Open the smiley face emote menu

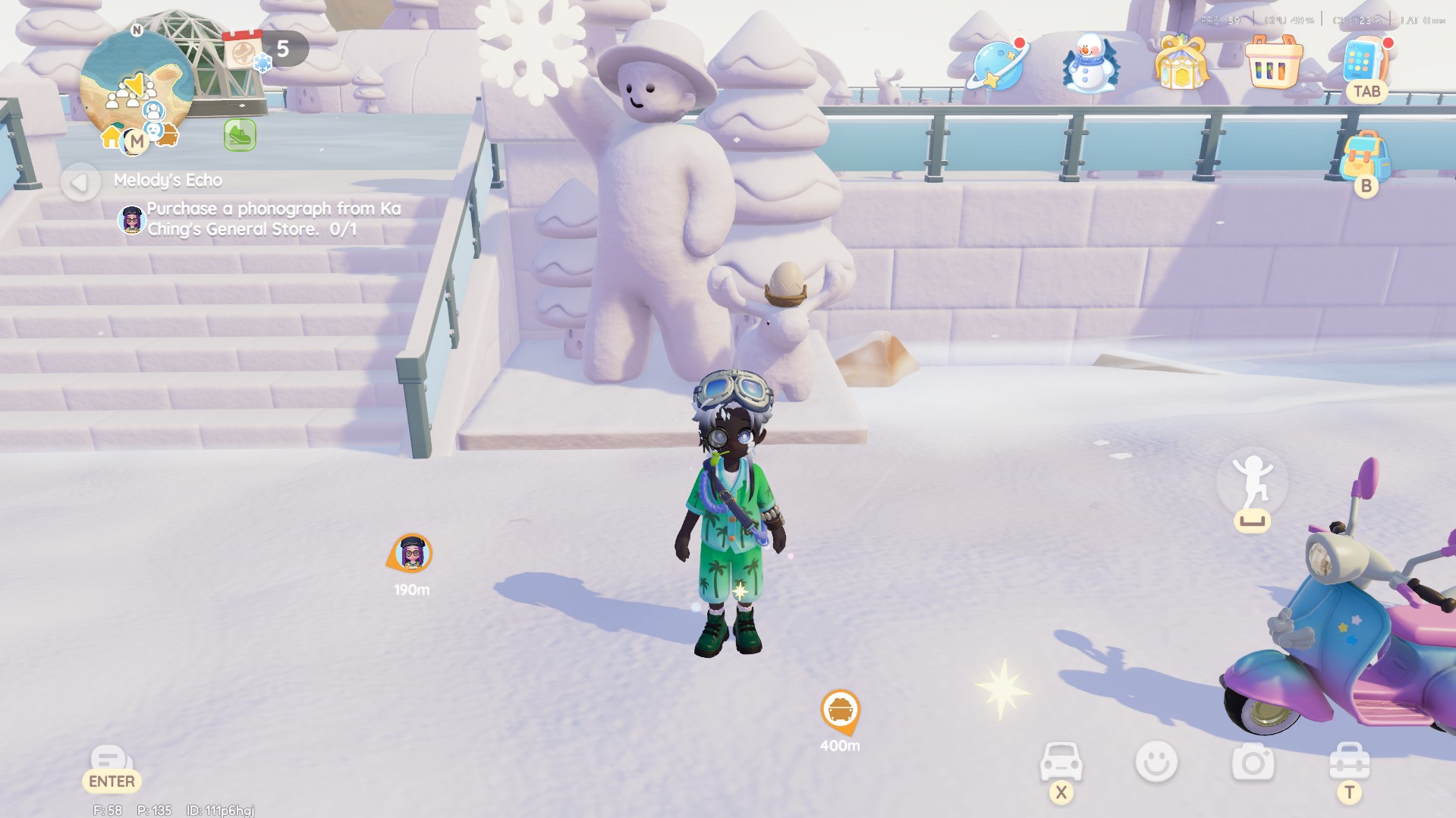point(1156,762)
